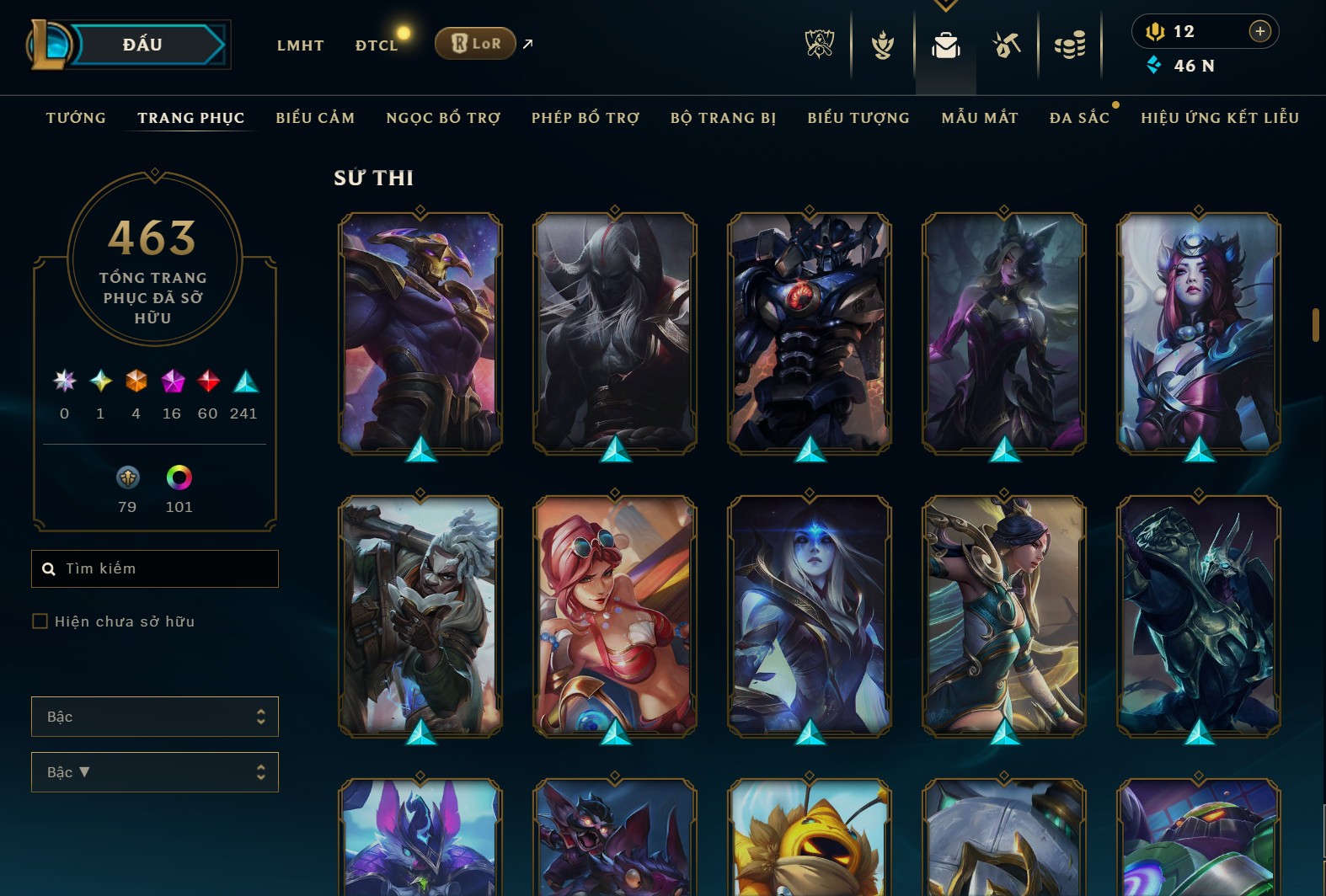1326x896 pixels.
Task: Open the 'Bậc ▼' sort dropdown
Action: (x=155, y=771)
